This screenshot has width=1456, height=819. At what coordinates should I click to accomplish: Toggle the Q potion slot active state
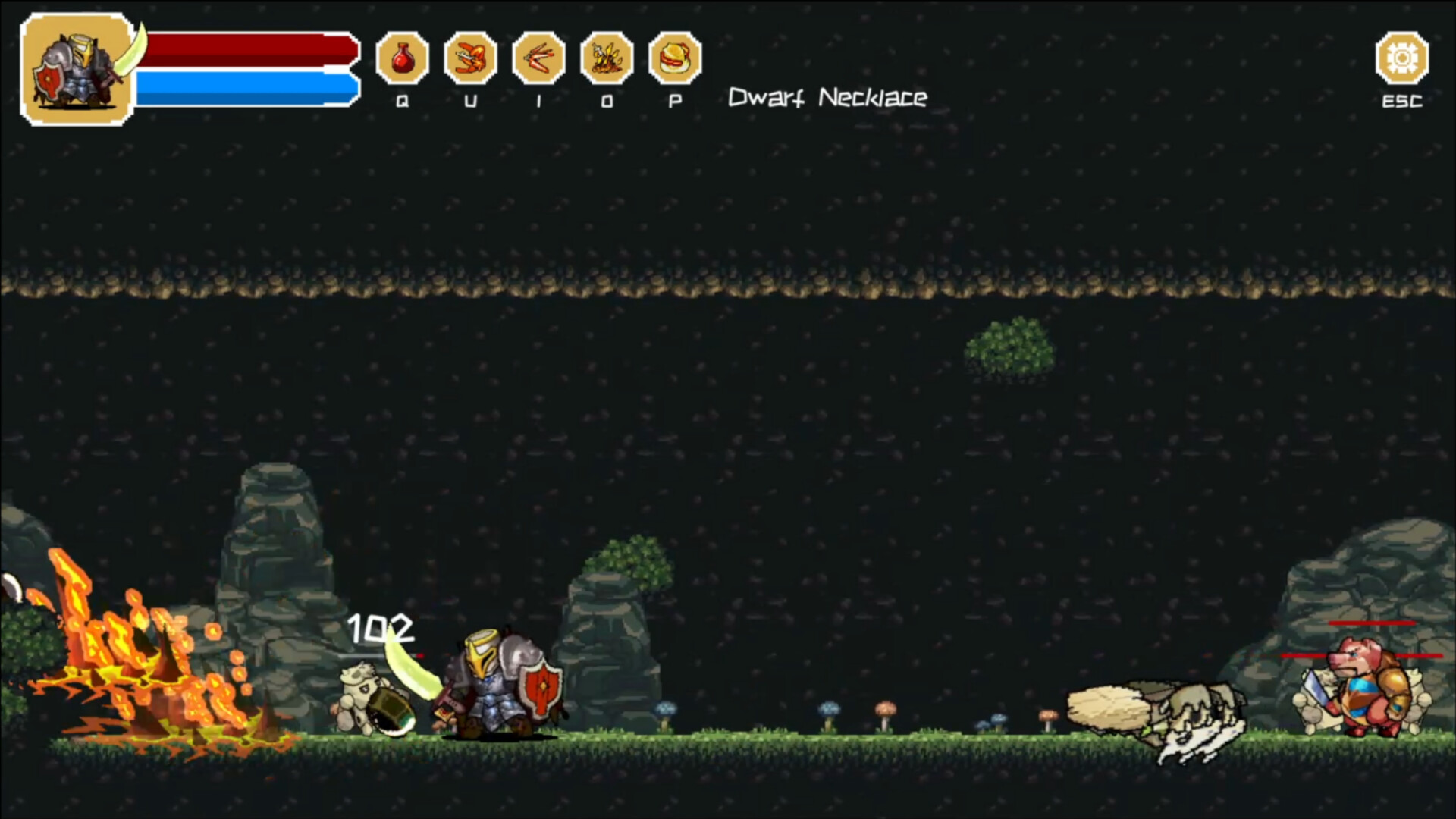coord(403,59)
